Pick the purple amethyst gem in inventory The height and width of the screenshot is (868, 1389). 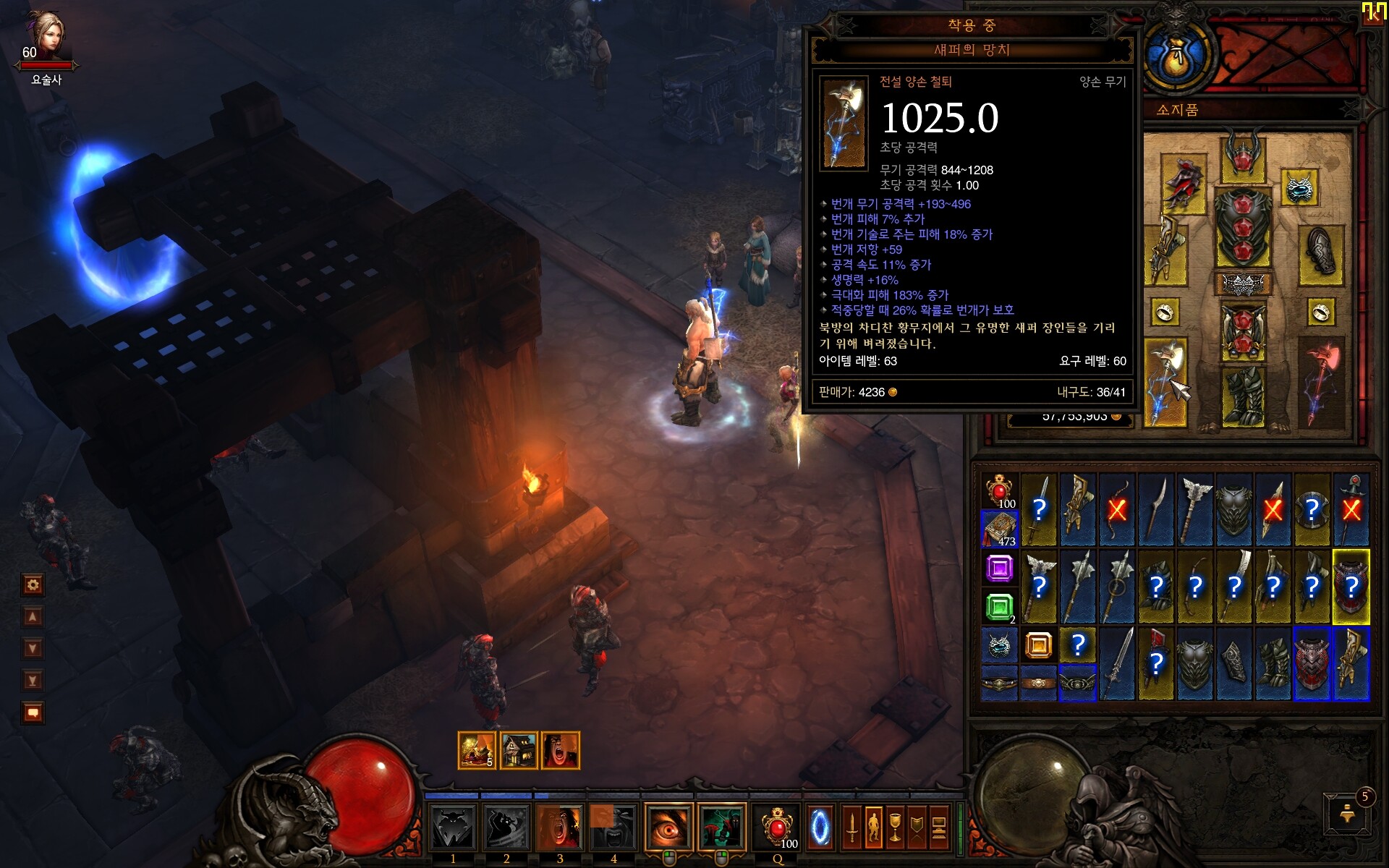pos(999,569)
